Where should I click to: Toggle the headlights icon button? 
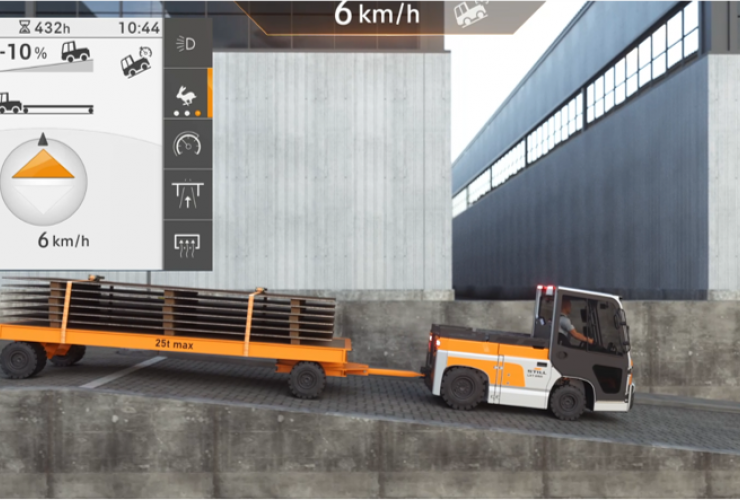186,43
